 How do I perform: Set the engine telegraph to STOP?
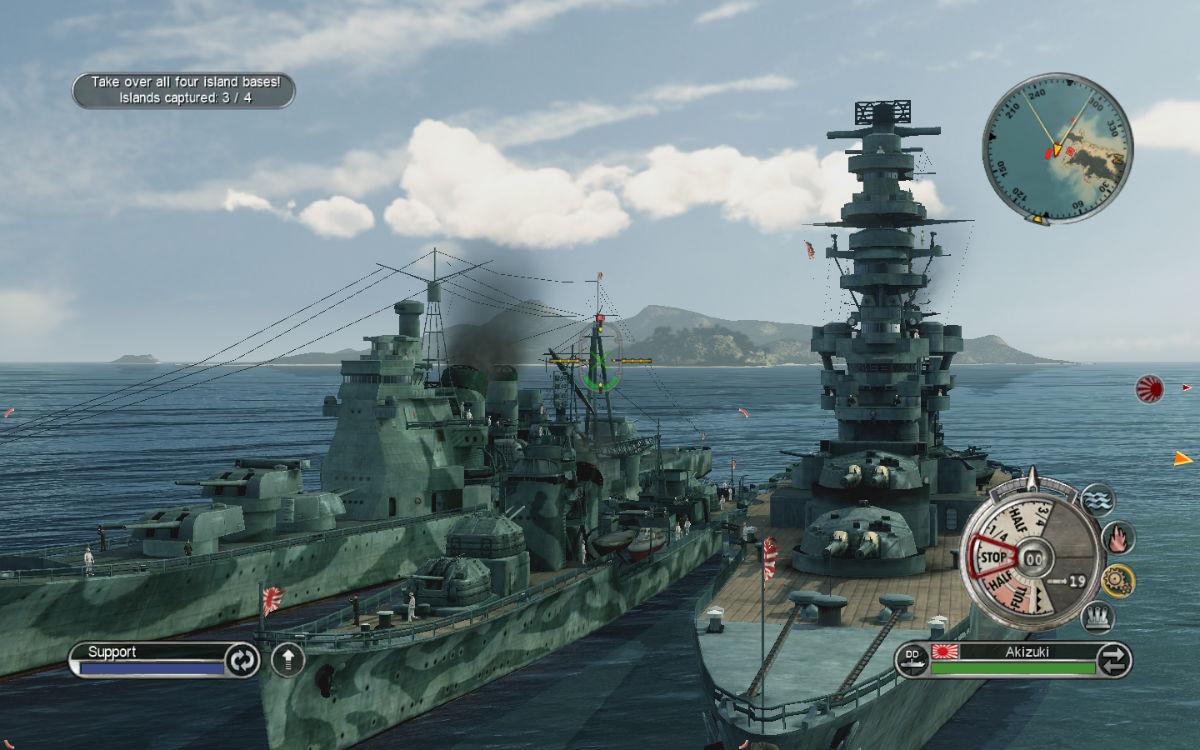tap(991, 554)
